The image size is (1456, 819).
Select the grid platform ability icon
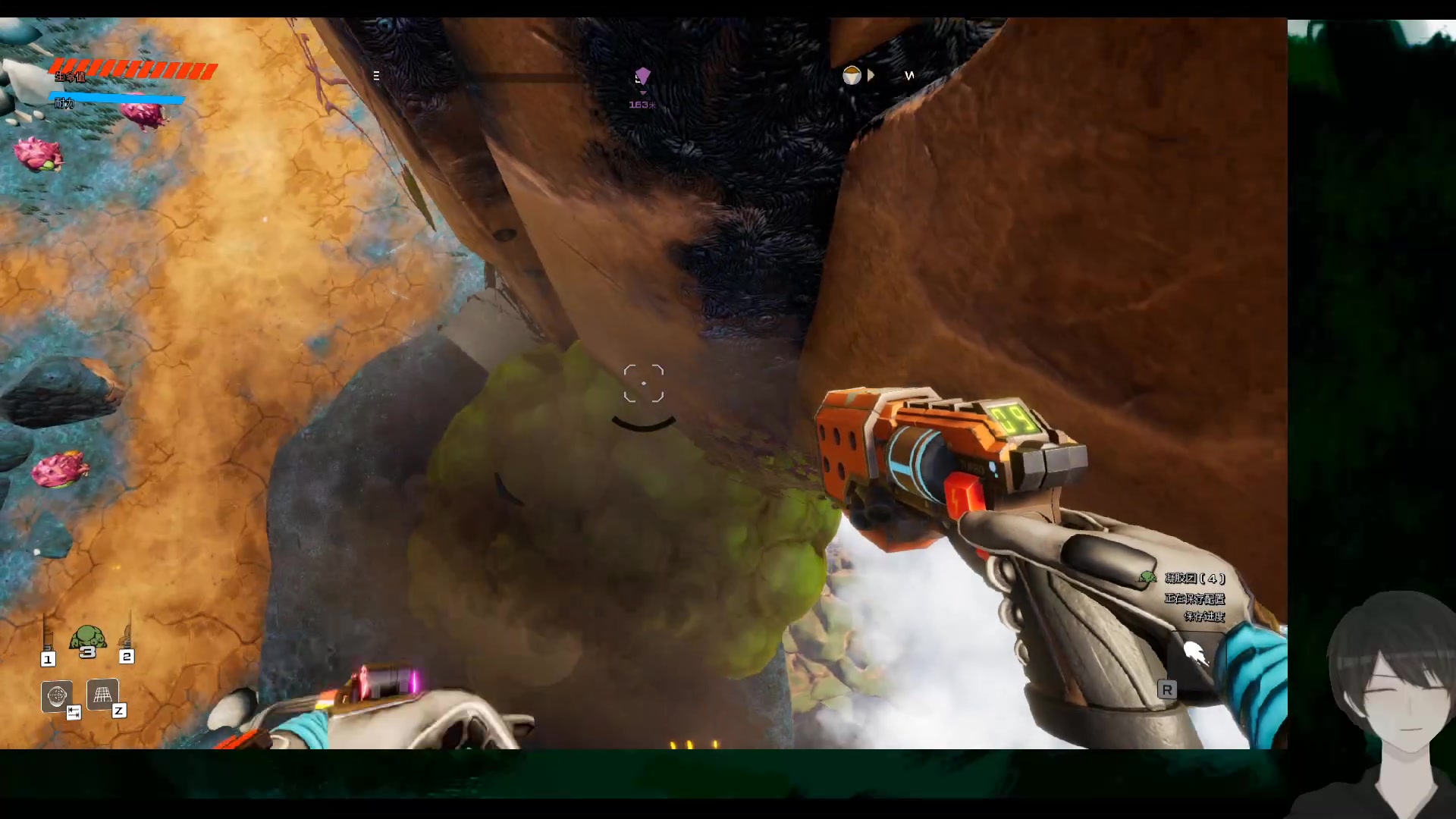[x=102, y=694]
